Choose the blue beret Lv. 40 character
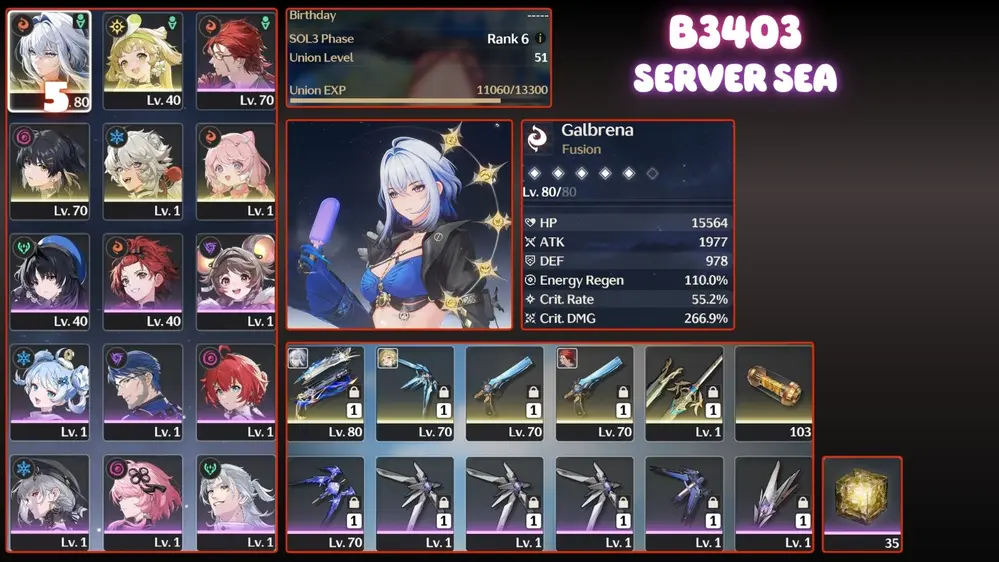Viewport: 999px width, 562px height. coord(50,282)
